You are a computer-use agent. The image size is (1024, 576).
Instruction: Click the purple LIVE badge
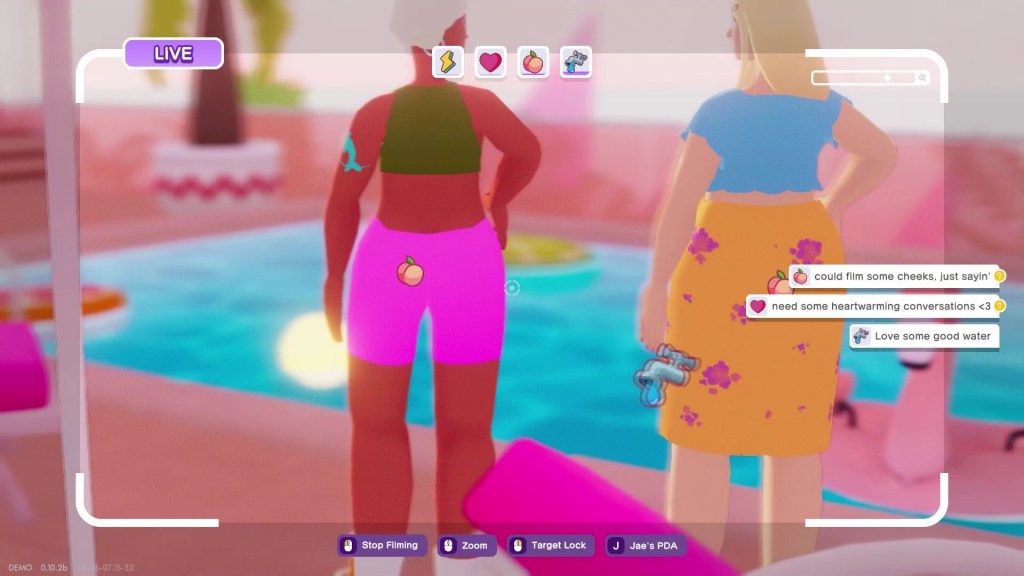coord(173,54)
